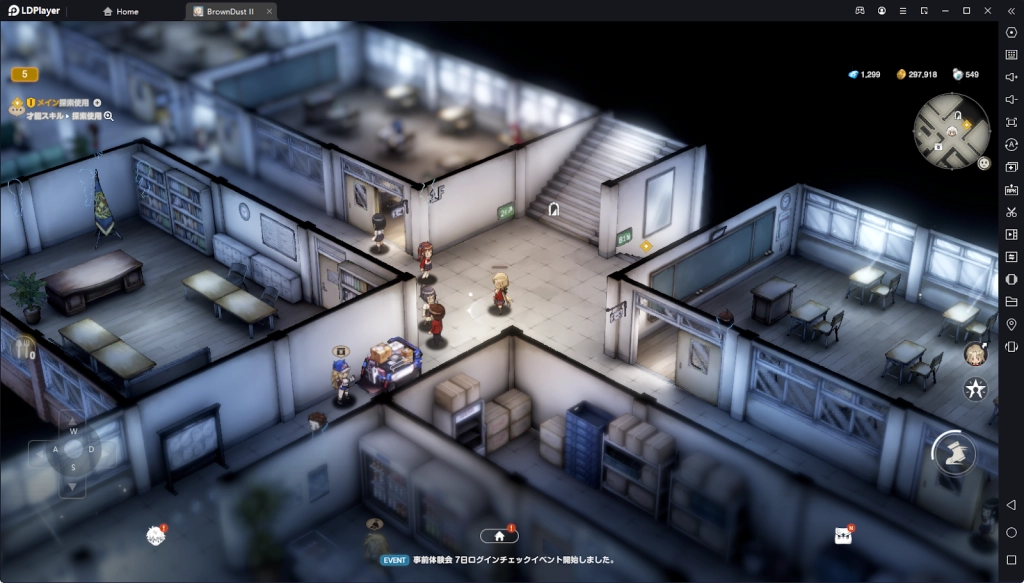Tap the blue diamond currency counter
The width and height of the screenshot is (1024, 583).
[x=864, y=75]
